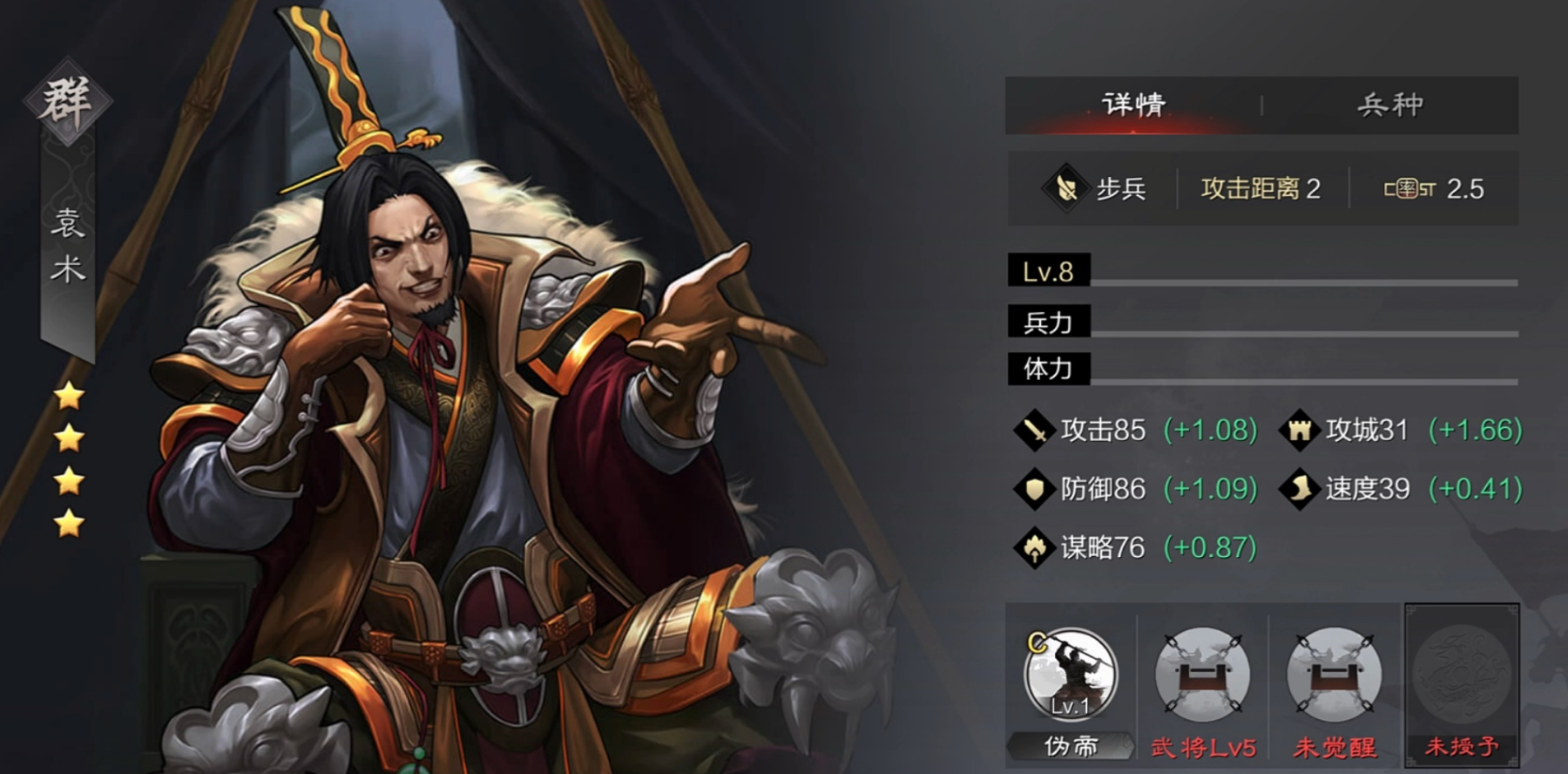The width and height of the screenshot is (1568, 774).
Task: Choose the locked 未觉醒 skill slot
Action: pyautogui.click(x=1334, y=676)
